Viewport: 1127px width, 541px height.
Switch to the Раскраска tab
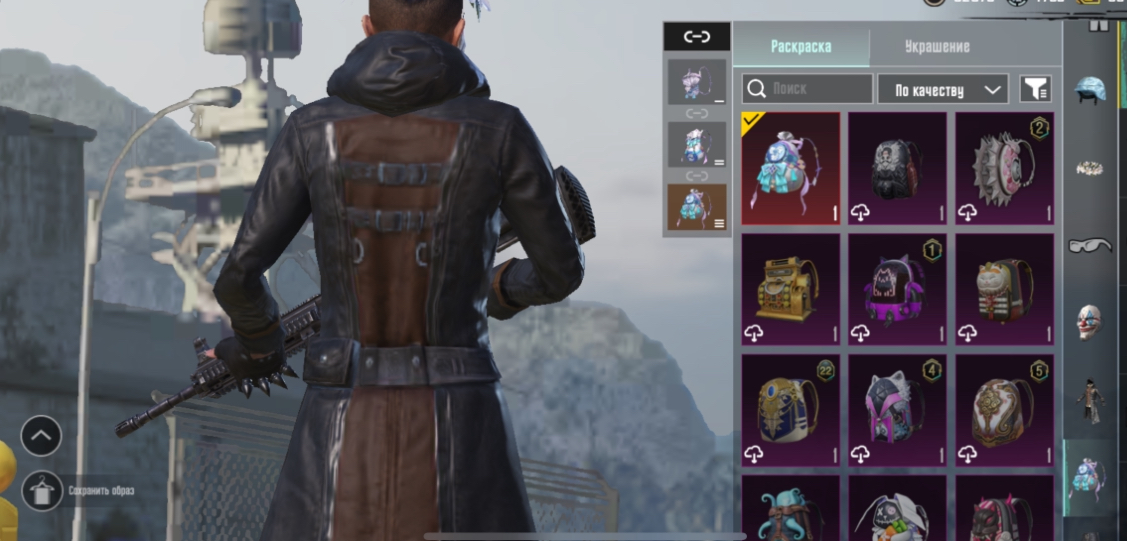(x=800, y=46)
